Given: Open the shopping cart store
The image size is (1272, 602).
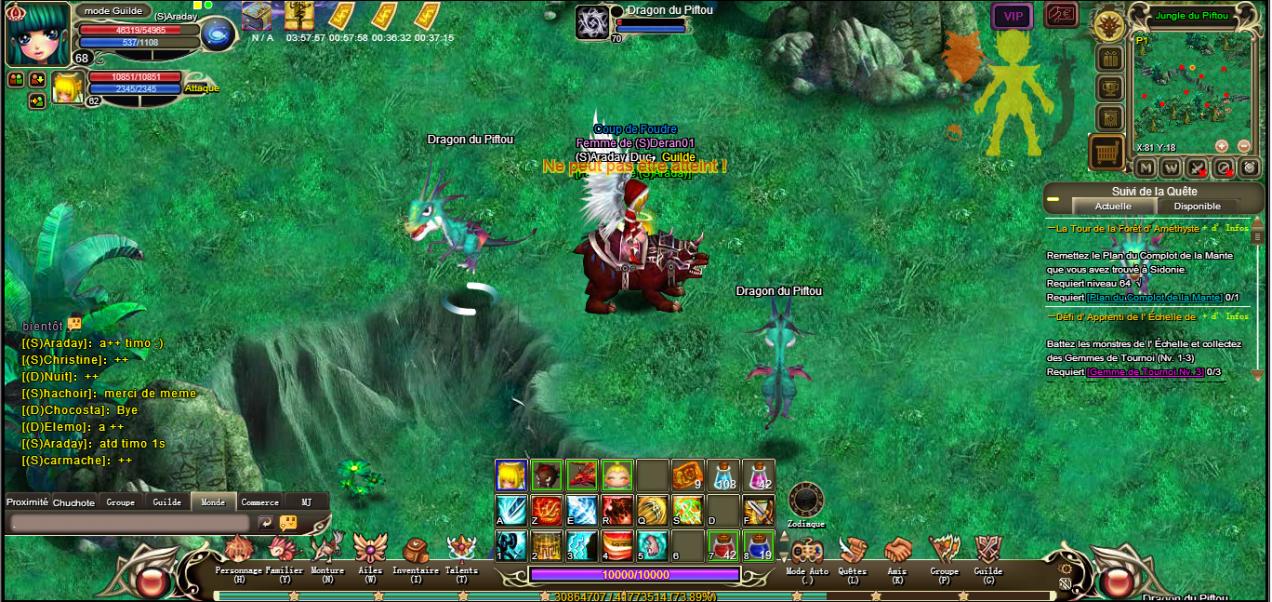Looking at the screenshot, I should coord(1107,153).
